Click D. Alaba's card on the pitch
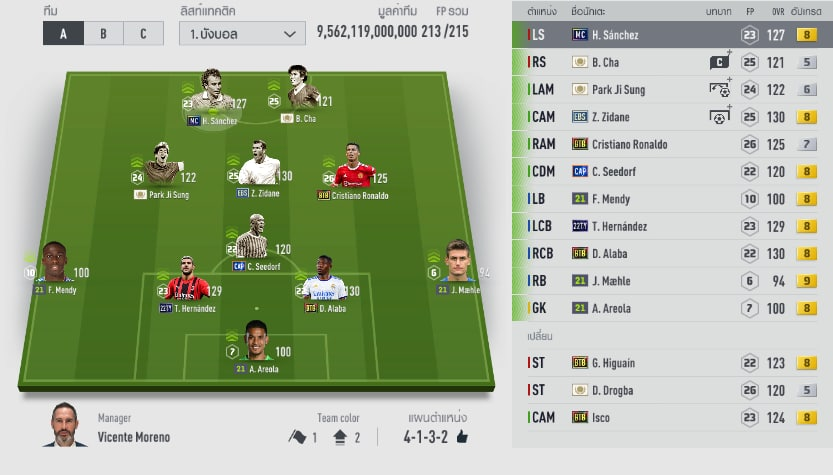This screenshot has width=833, height=475. (323, 281)
